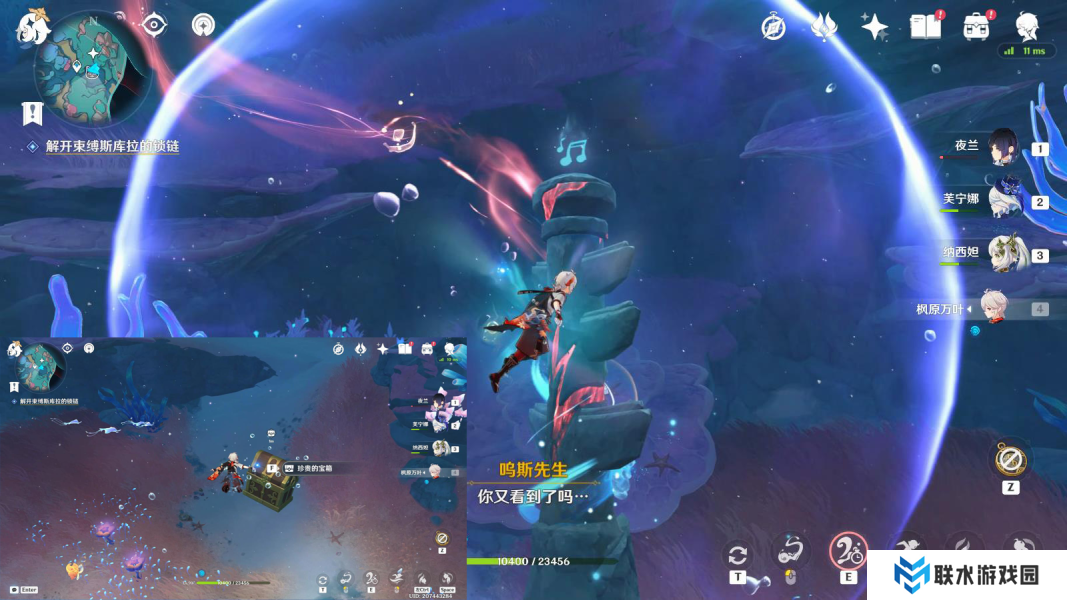The image size is (1067, 600).
Task: Open the winged emblem icon in top bar
Action: pos(824,27)
